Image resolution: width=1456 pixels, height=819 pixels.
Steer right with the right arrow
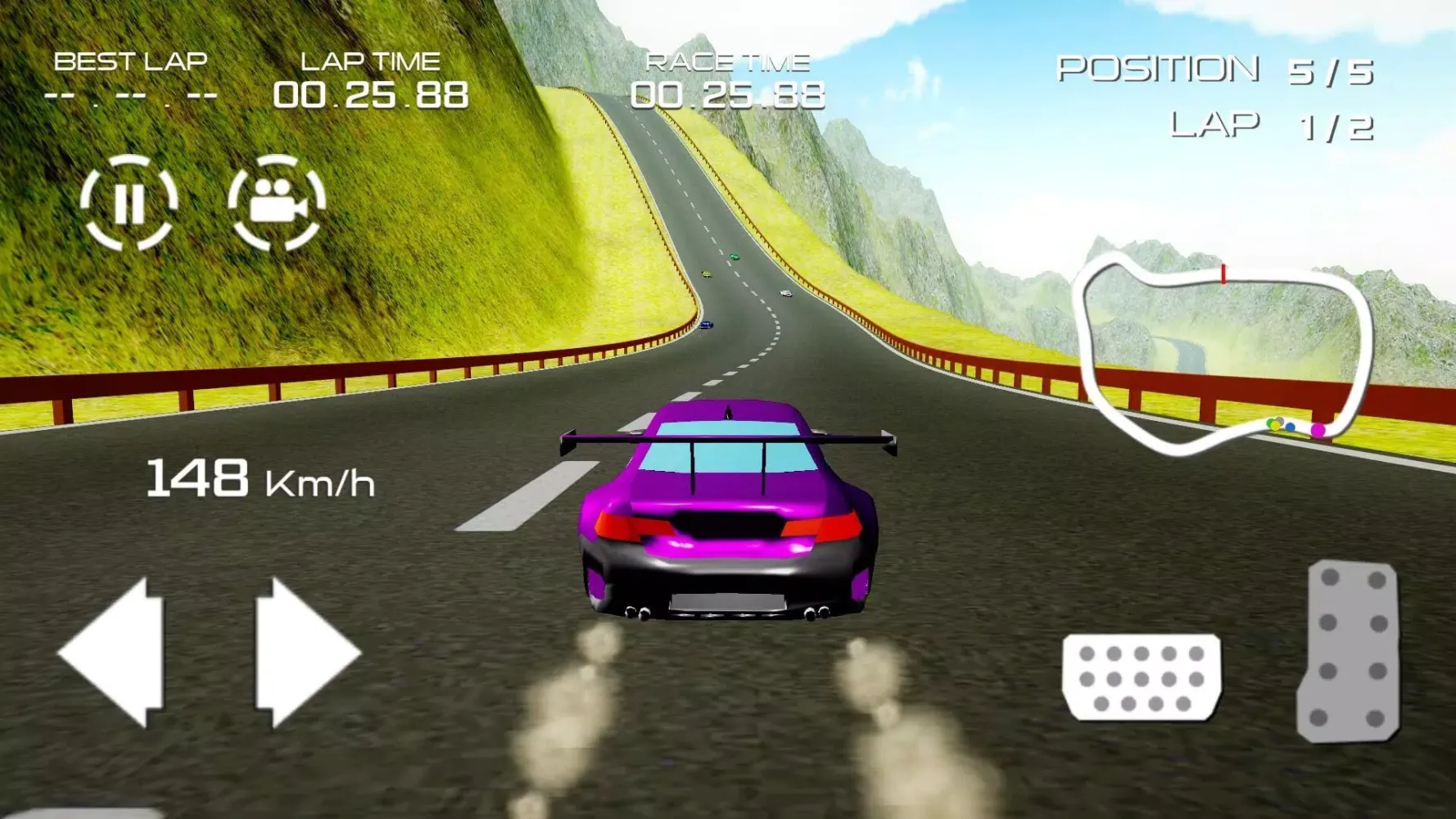click(x=305, y=653)
